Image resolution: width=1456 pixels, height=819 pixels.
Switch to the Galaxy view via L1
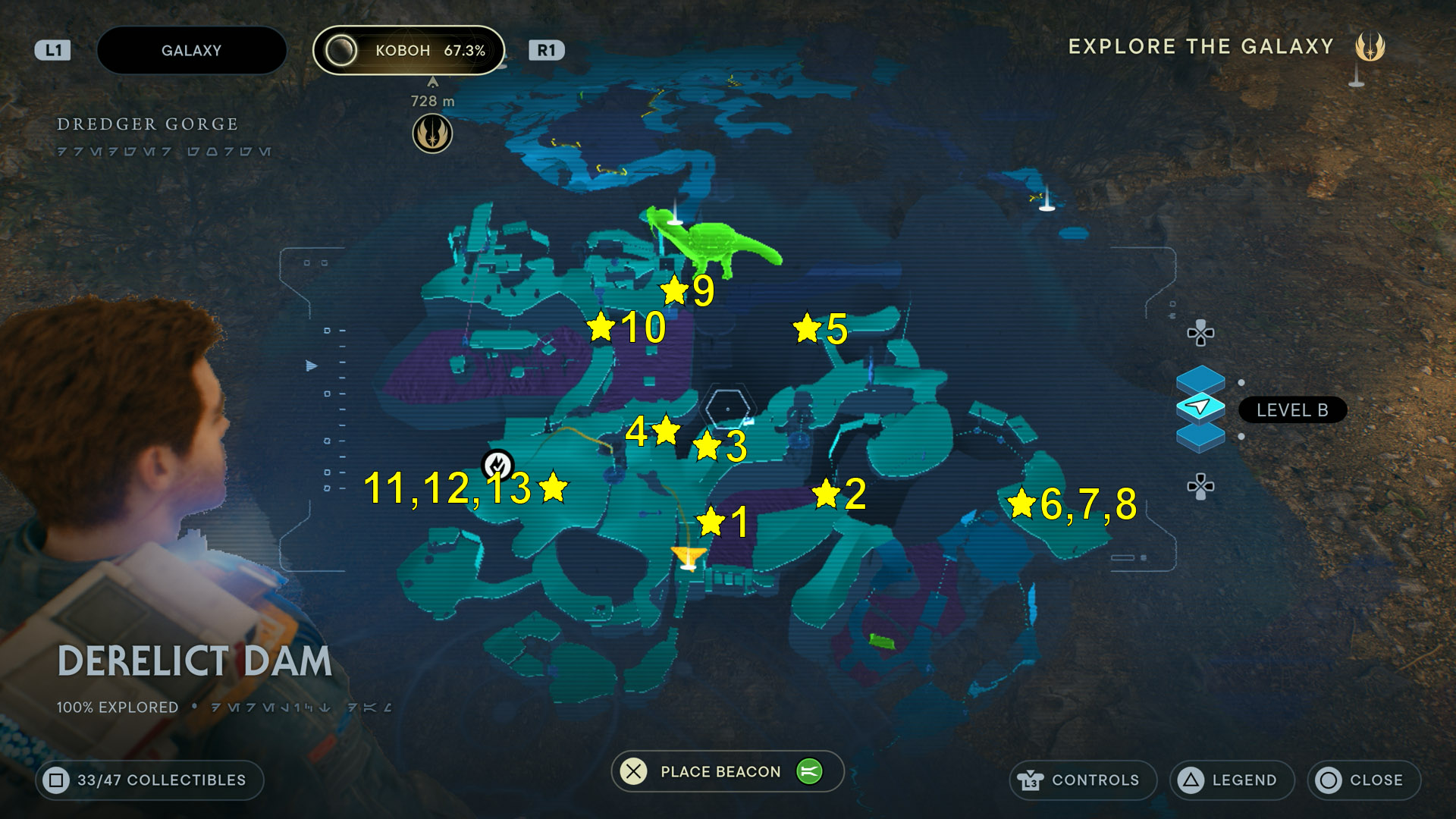click(x=51, y=50)
